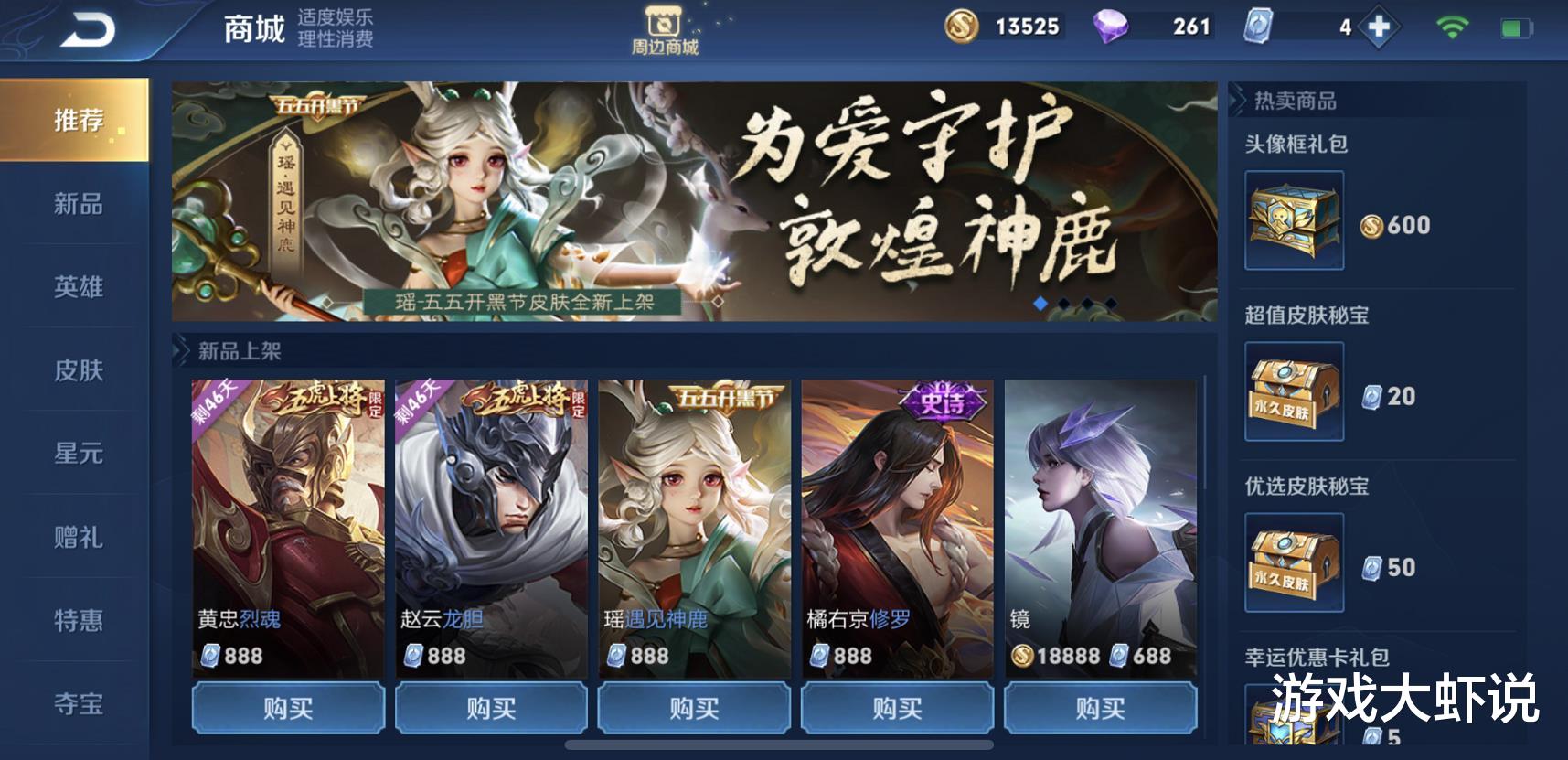
Task: Click the 瑶遇见神鹿 skin thumbnail
Action: coord(693,512)
